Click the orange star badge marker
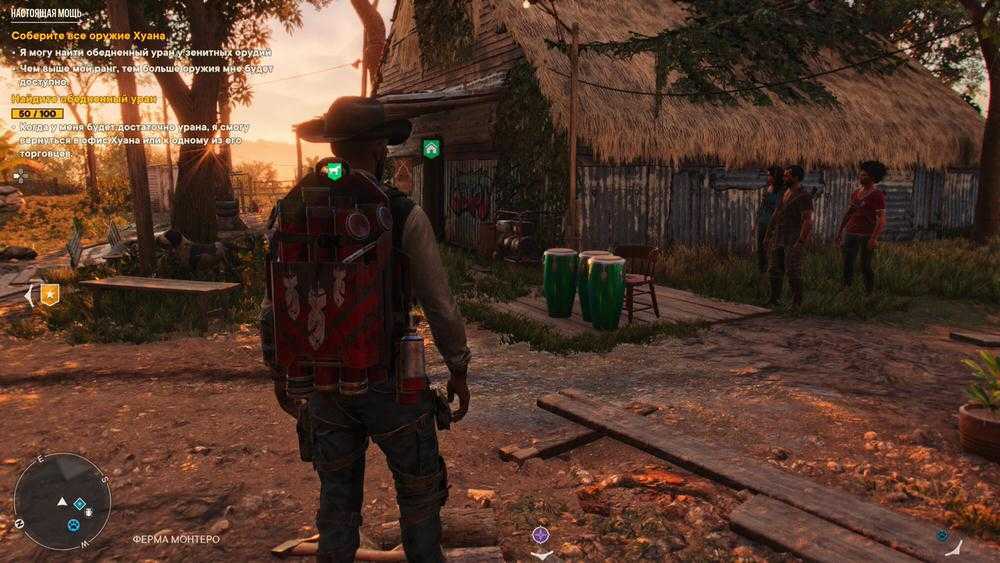Screen dimensions: 1000x563 (49, 294)
